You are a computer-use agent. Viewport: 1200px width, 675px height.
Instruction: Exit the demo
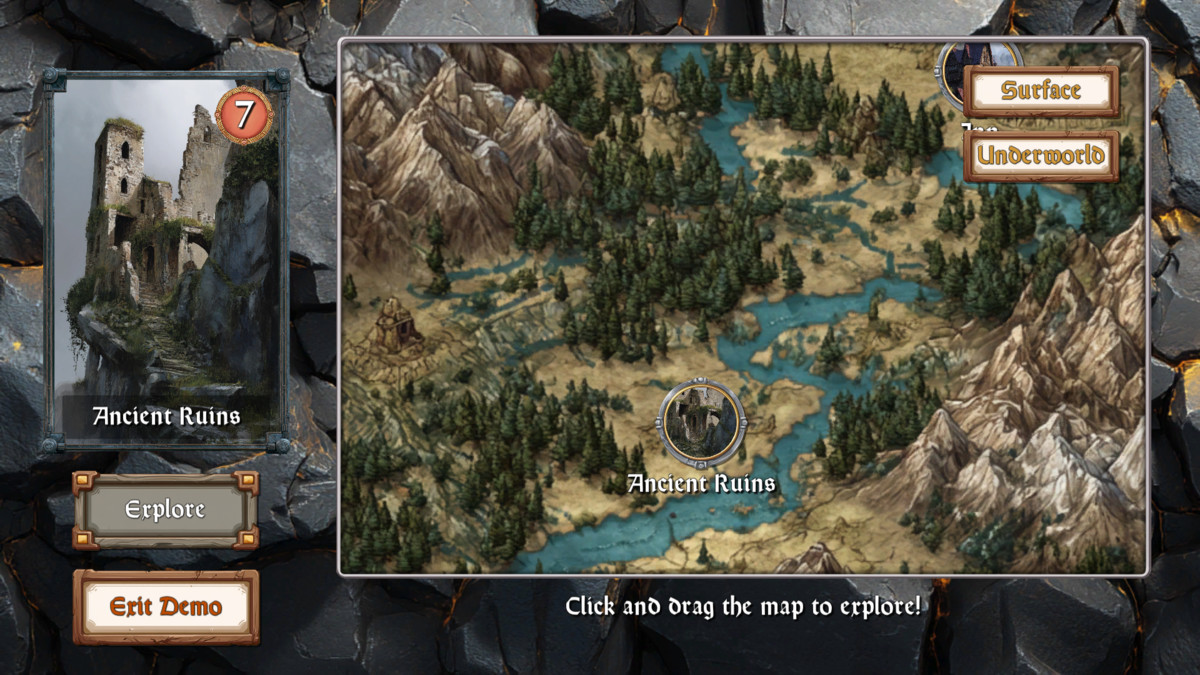165,607
